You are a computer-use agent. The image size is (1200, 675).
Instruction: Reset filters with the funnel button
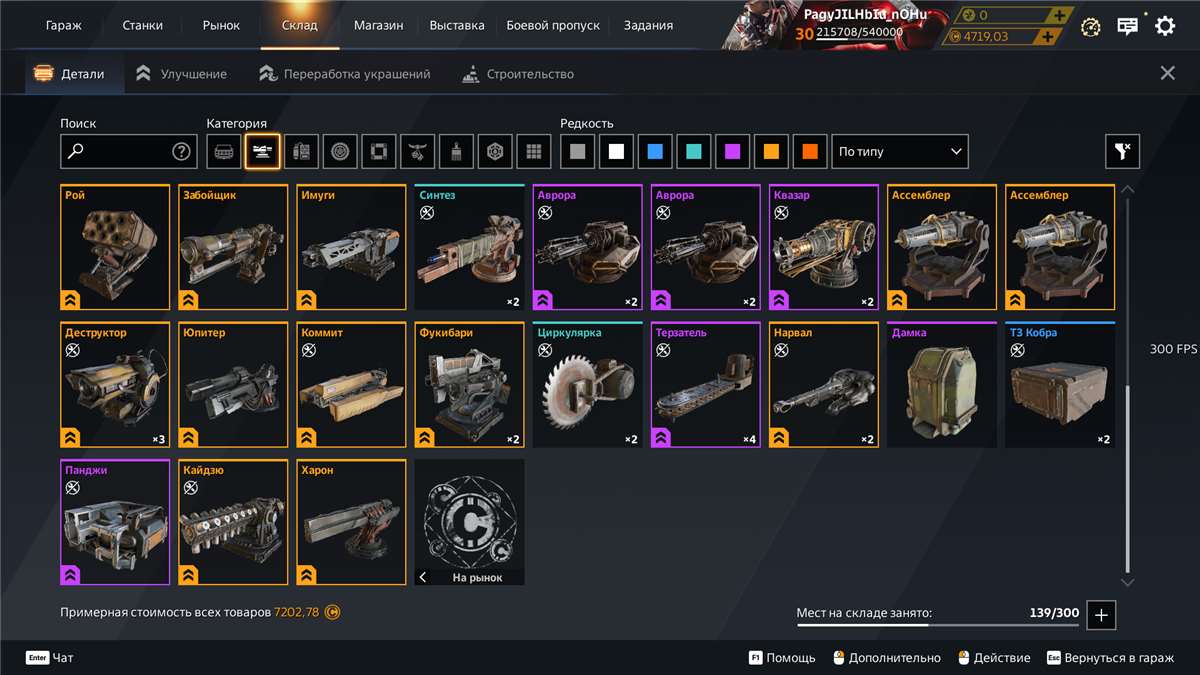1122,152
